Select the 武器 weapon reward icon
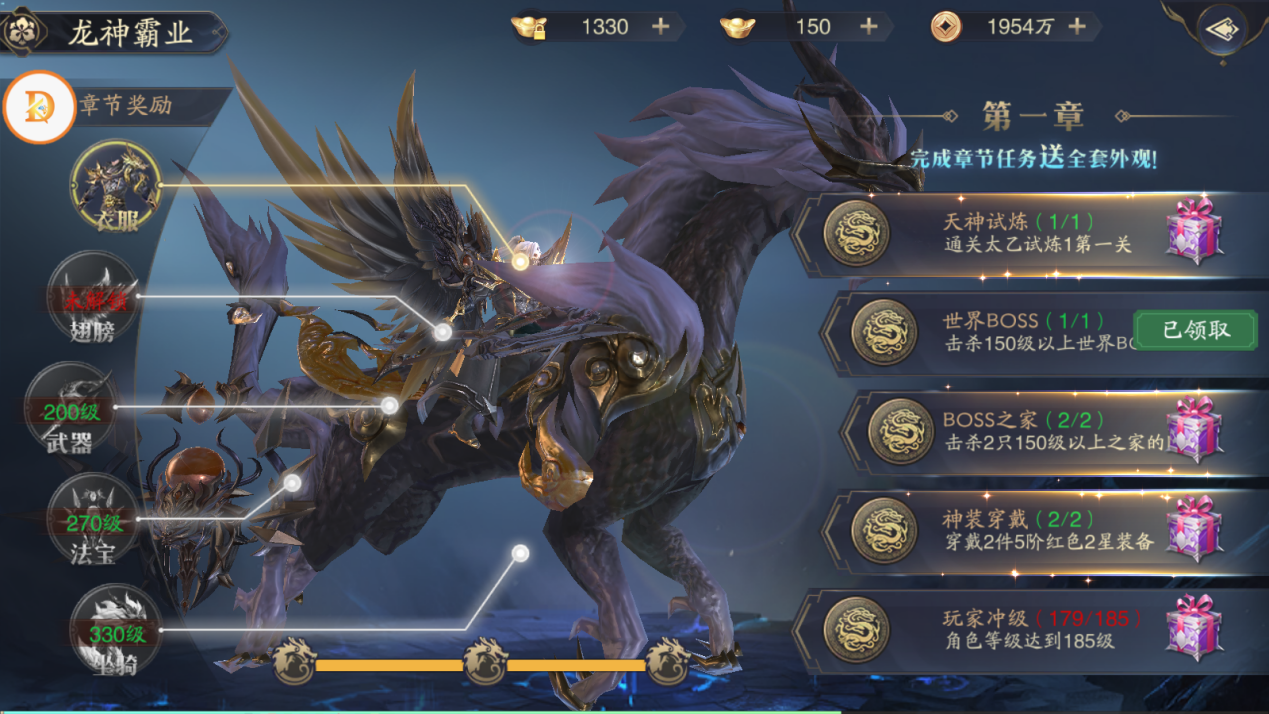The width and height of the screenshot is (1269, 714). pos(70,409)
